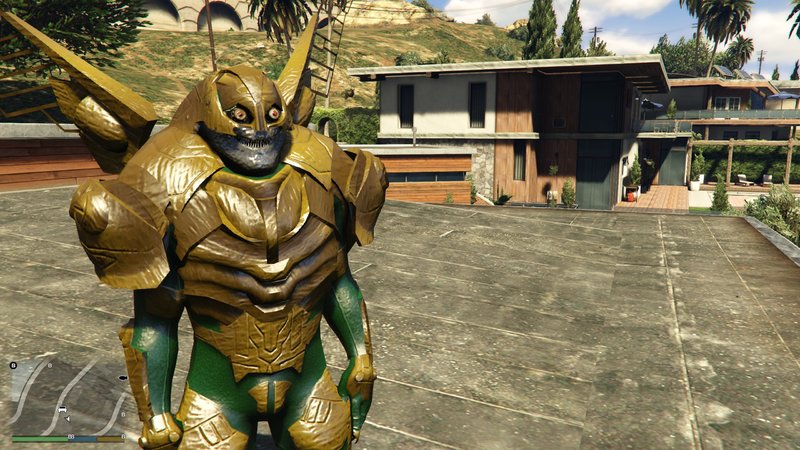Screen dimensions: 800x450
Task: Select the white car blip on minimap
Action: click(63, 410)
